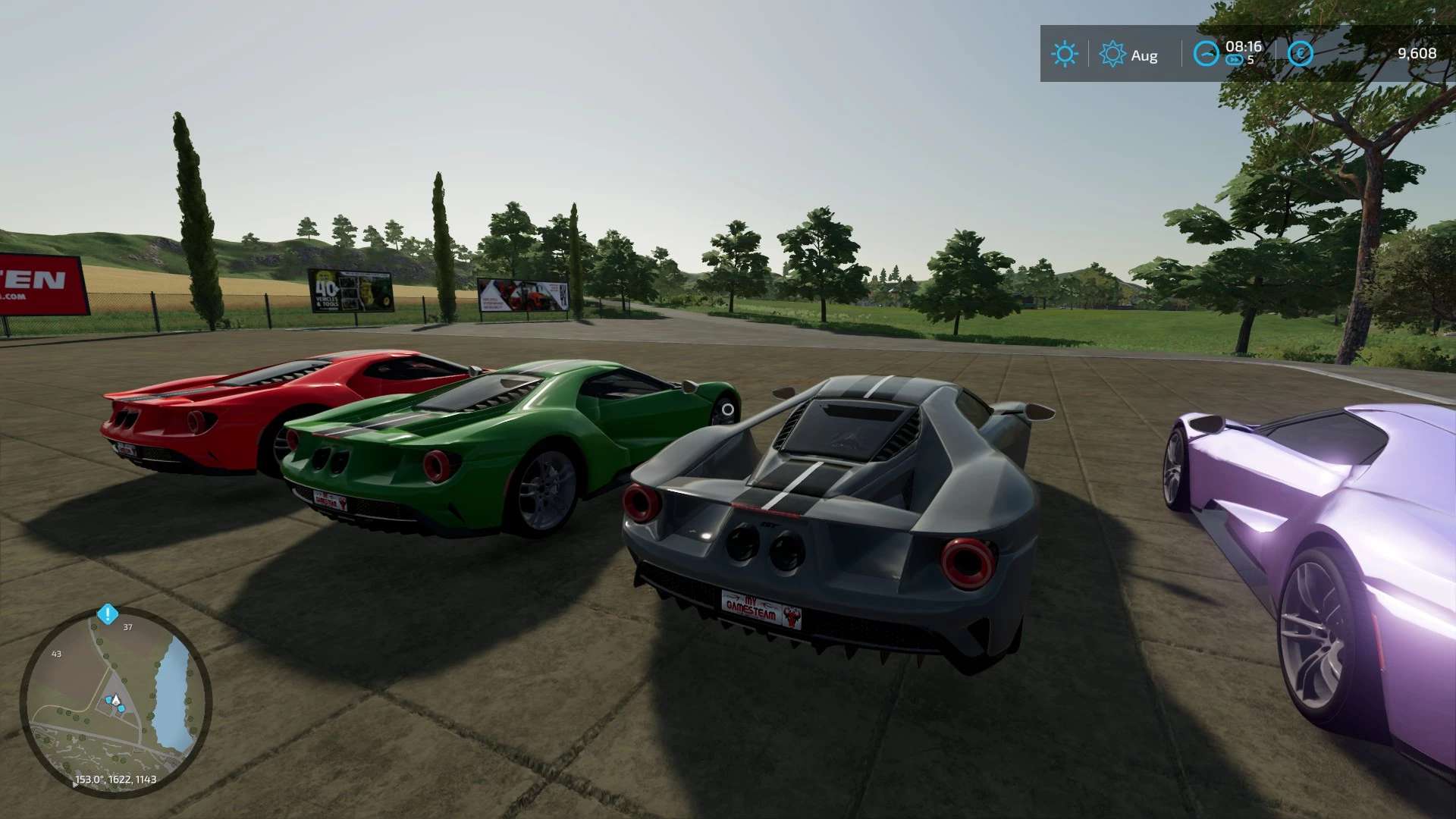Screen dimensions: 1456x819
Task: Select the August season icon
Action: [1112, 54]
